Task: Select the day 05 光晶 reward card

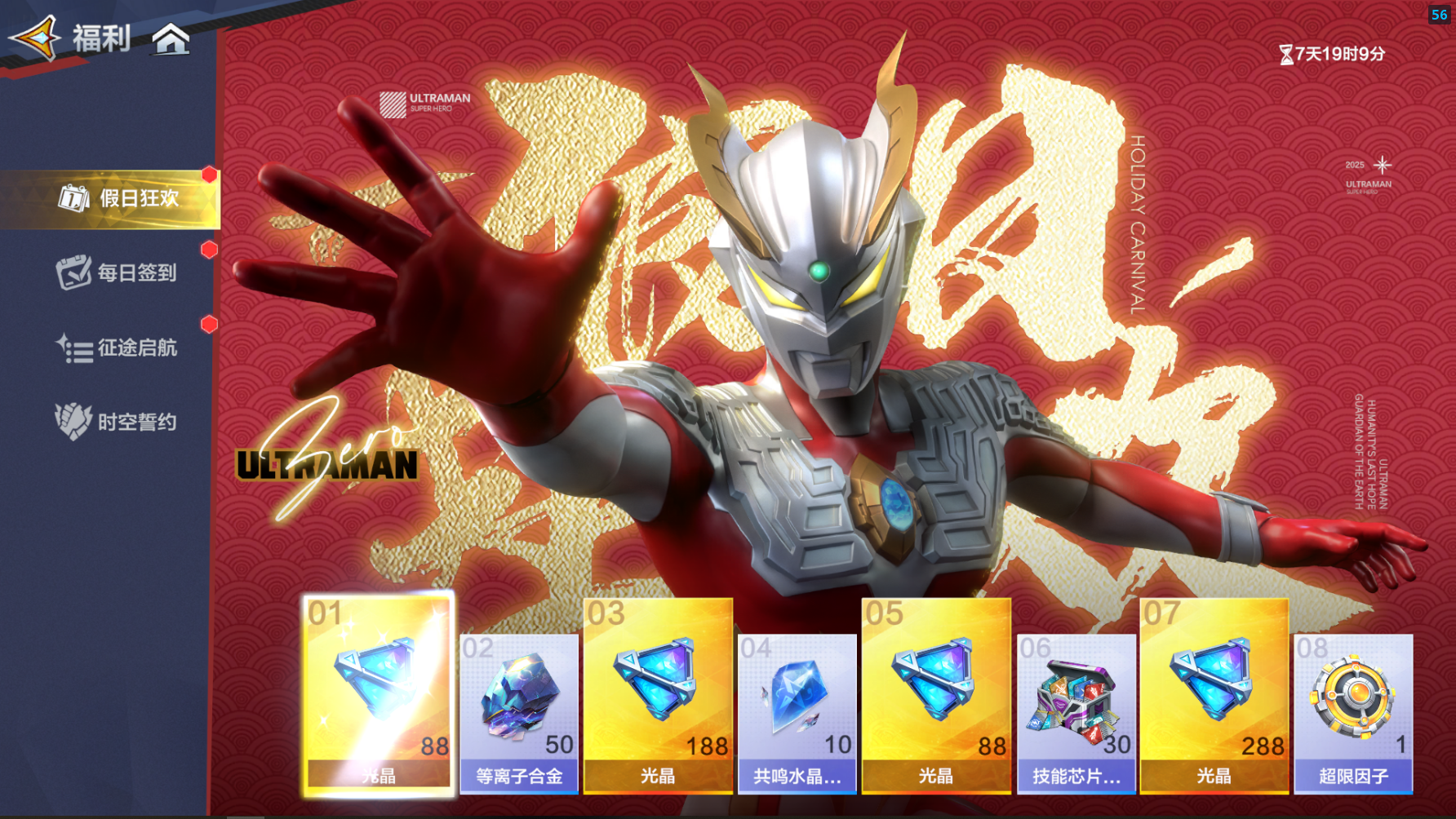Action: [x=936, y=695]
